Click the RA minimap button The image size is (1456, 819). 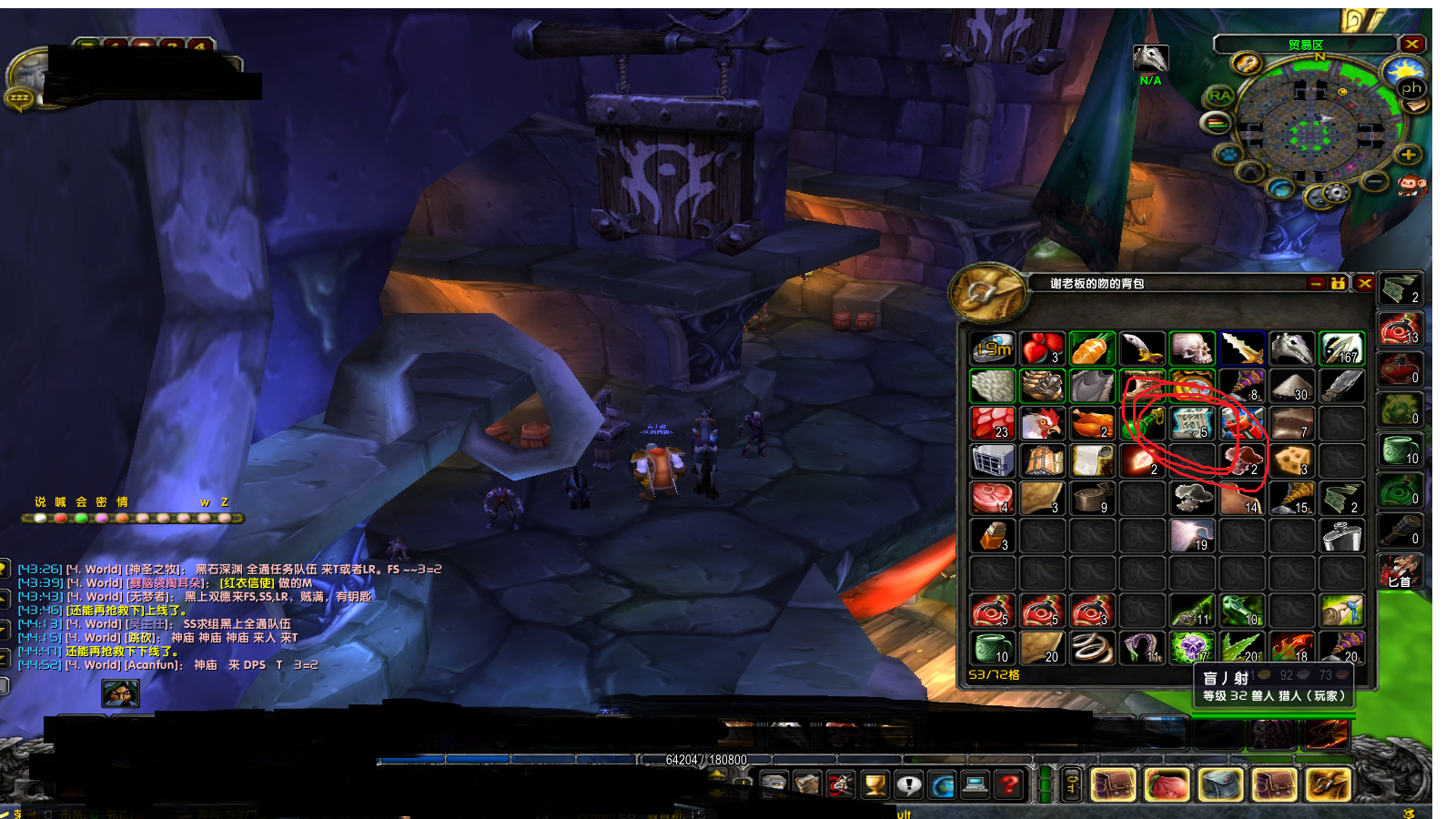tap(1219, 96)
